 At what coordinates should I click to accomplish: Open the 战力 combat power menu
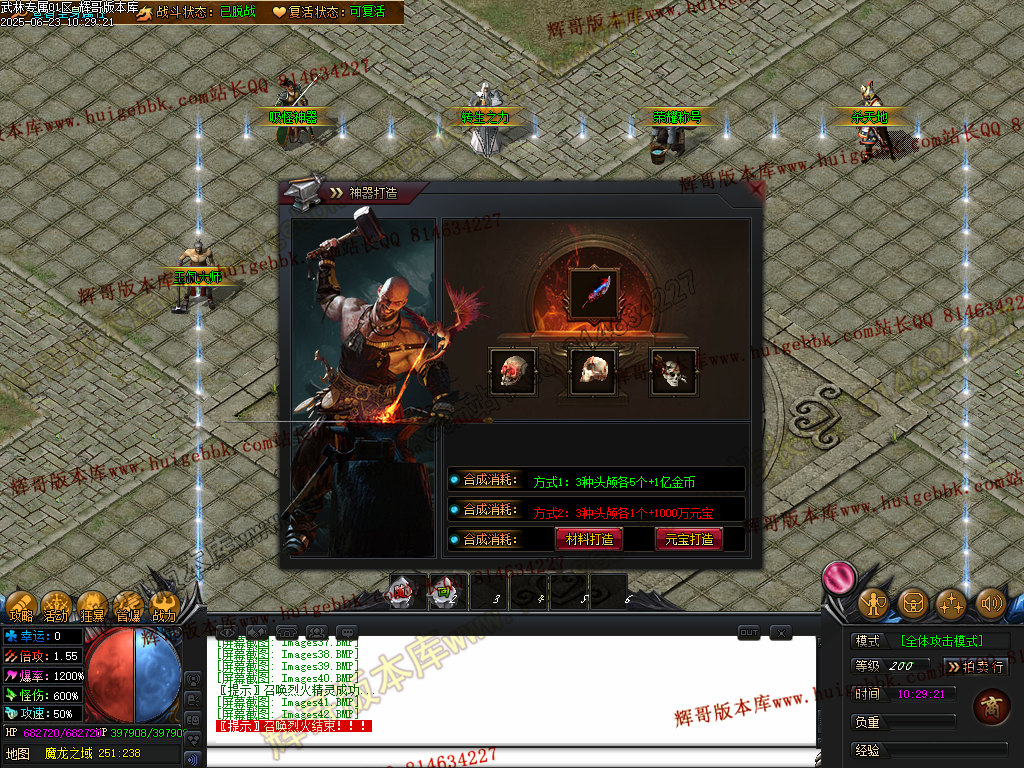[164, 606]
